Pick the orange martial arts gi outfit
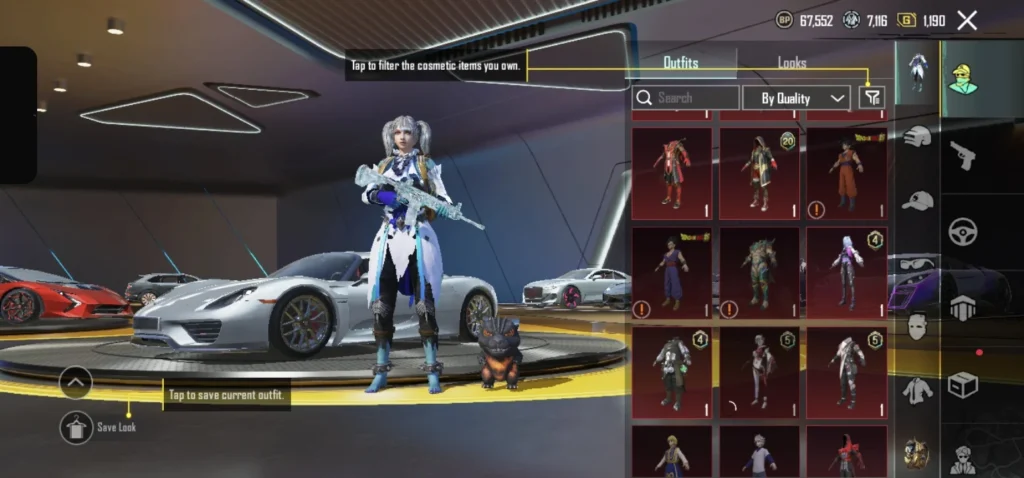The width and height of the screenshot is (1024, 478). click(x=846, y=172)
